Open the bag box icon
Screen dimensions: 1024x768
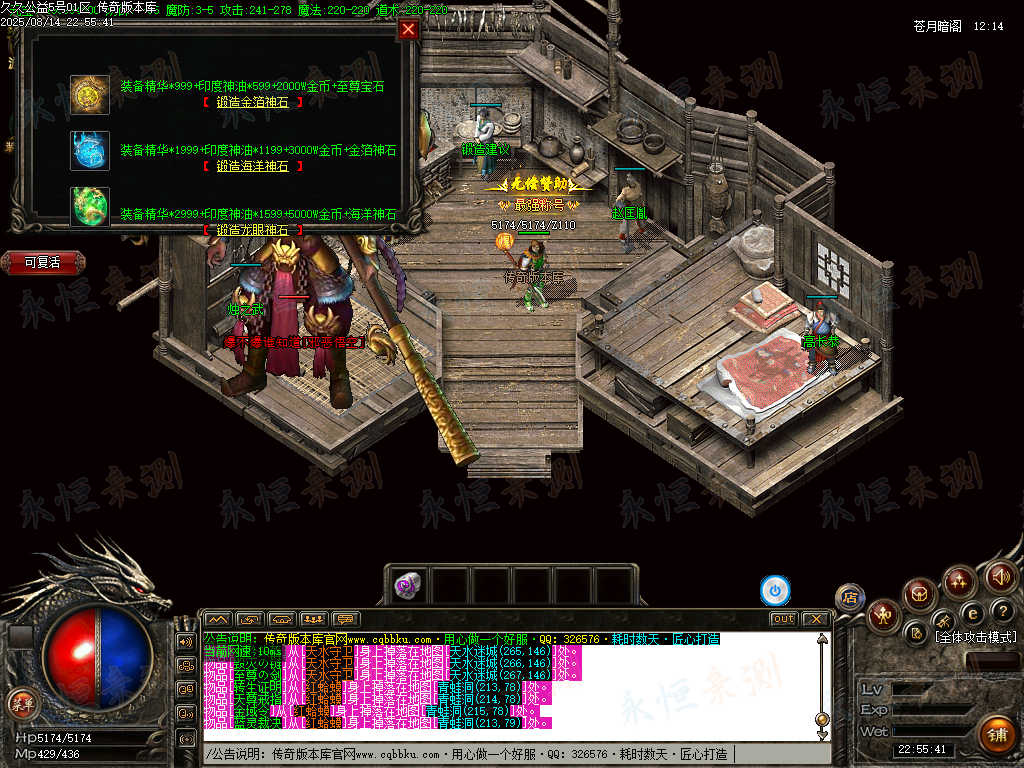coord(919,595)
